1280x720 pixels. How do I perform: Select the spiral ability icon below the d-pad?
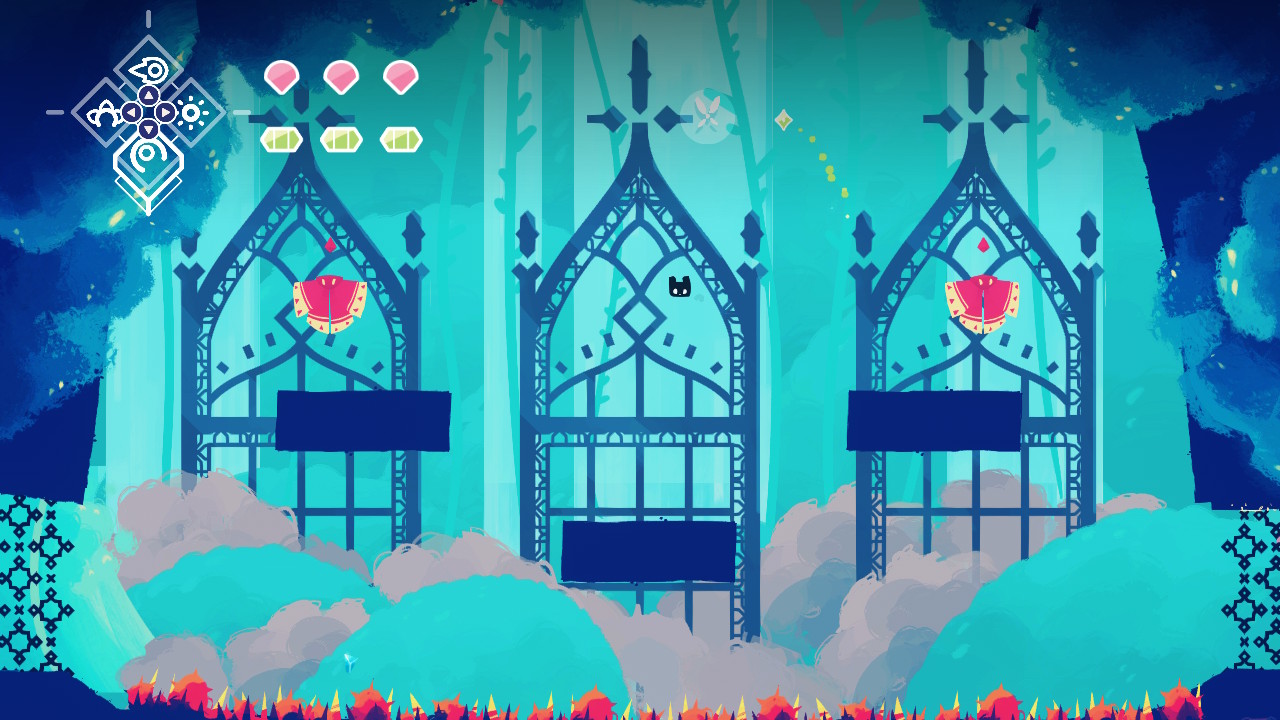tap(147, 153)
